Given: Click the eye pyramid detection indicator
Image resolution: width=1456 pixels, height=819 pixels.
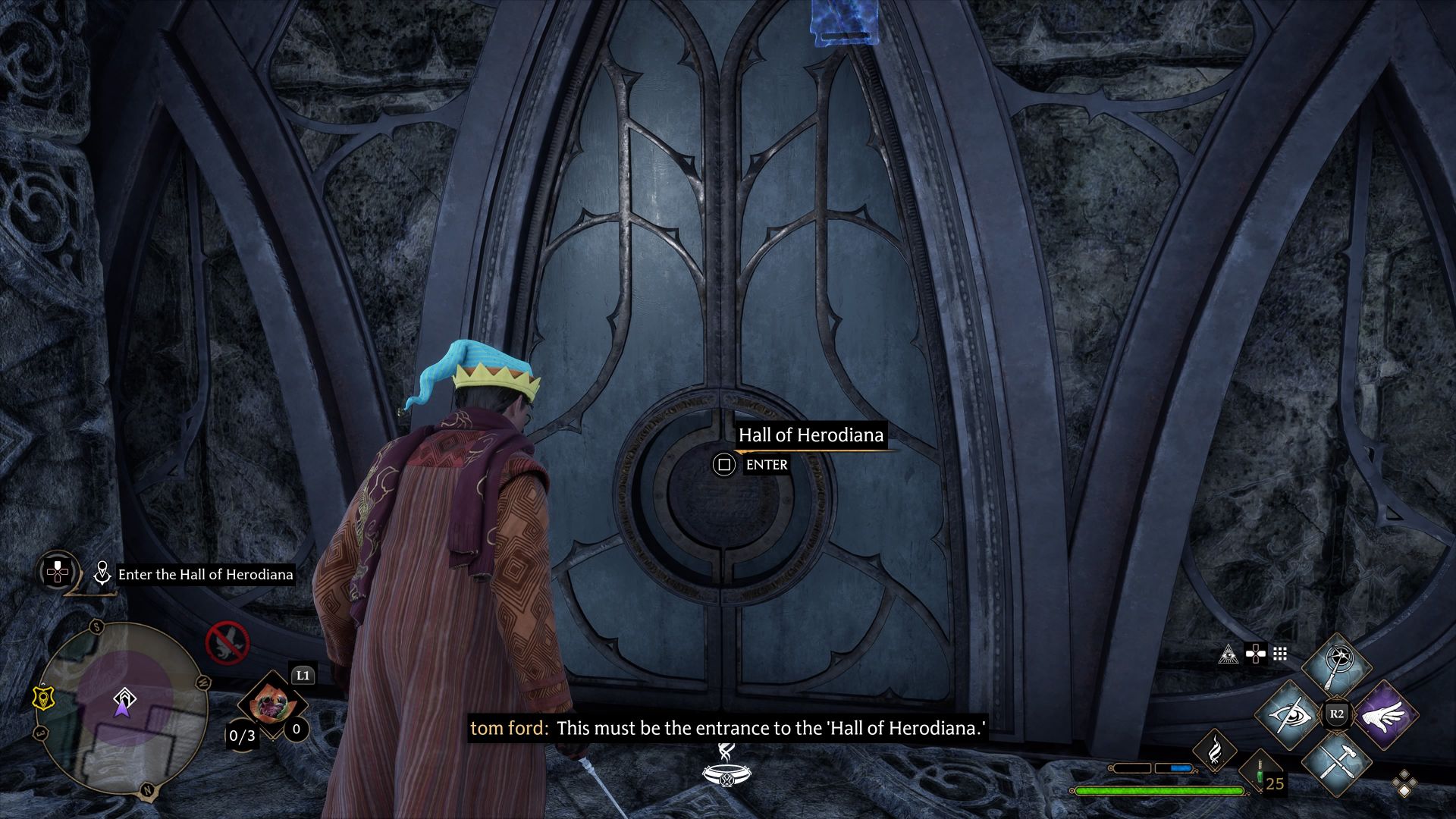Looking at the screenshot, I should [x=1228, y=655].
